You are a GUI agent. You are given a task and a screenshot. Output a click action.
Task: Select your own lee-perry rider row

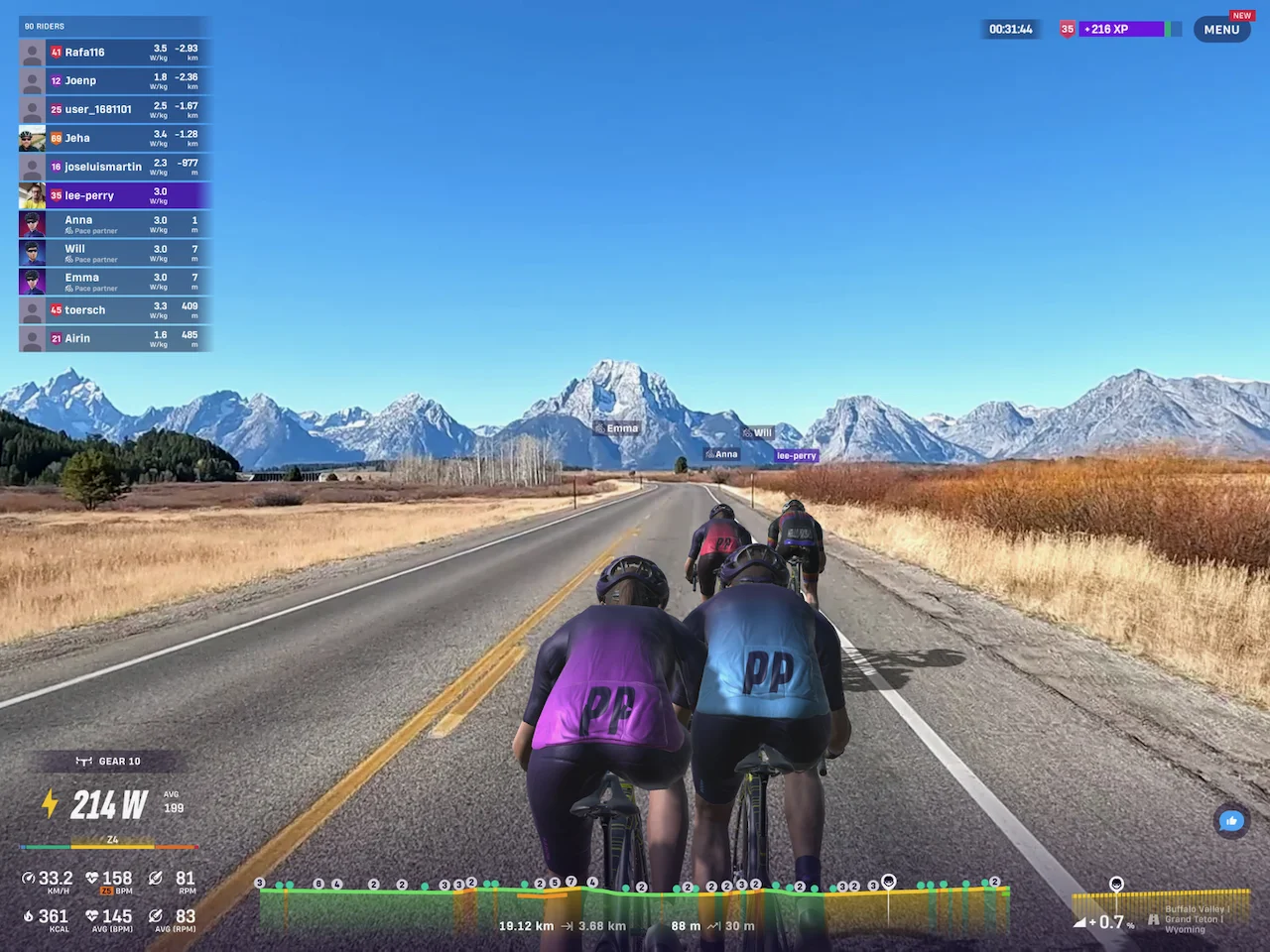[x=114, y=196]
